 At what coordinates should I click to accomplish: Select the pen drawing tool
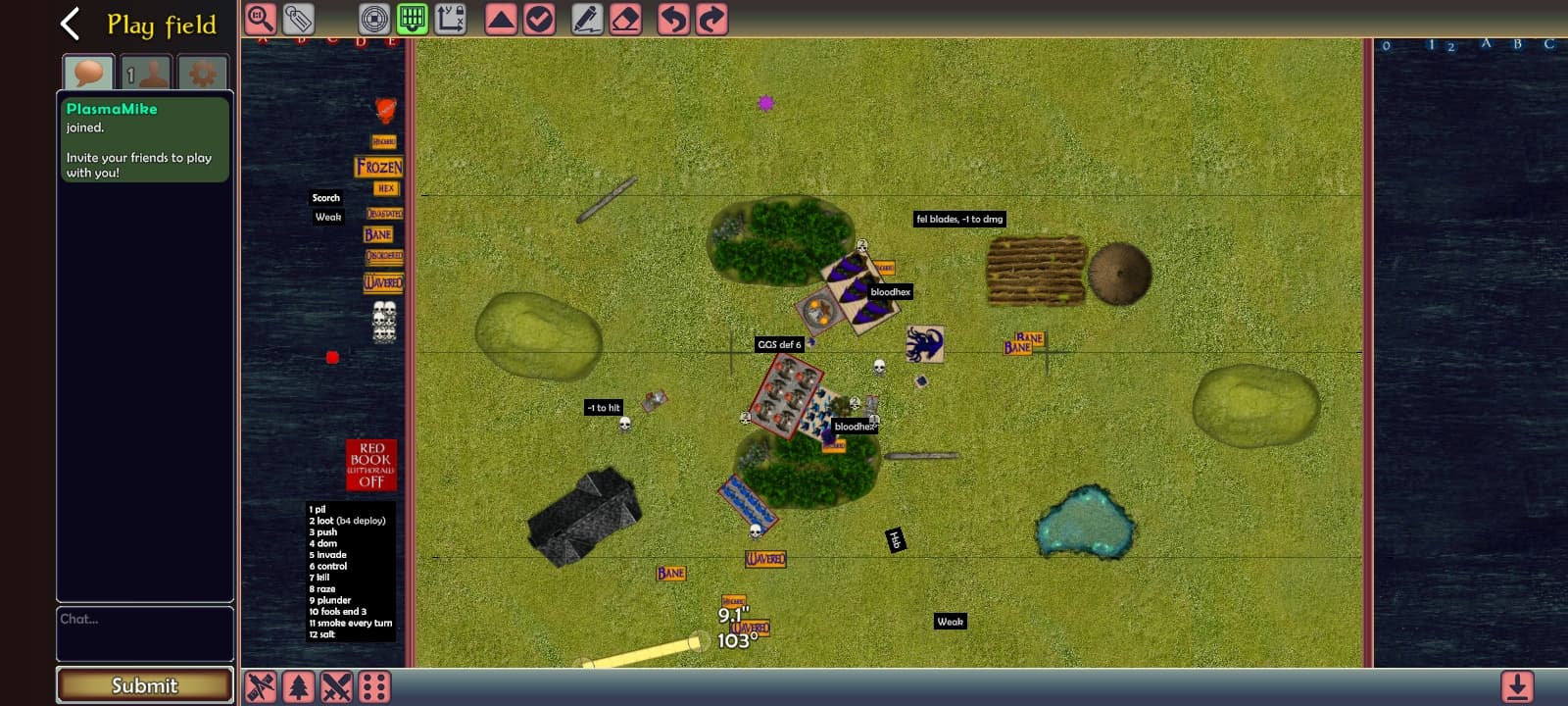pos(587,19)
